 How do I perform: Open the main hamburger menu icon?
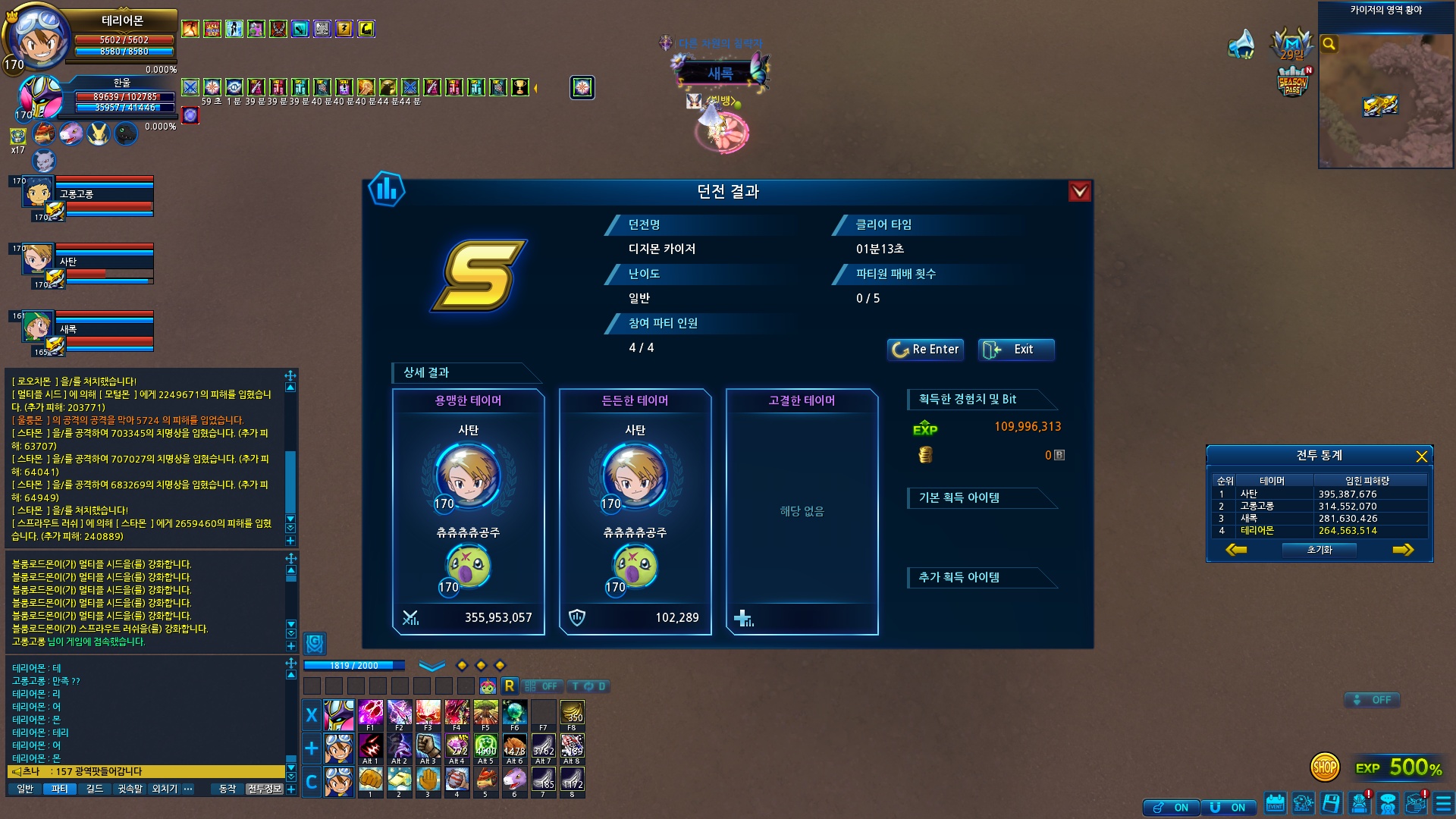pyautogui.click(x=1443, y=803)
